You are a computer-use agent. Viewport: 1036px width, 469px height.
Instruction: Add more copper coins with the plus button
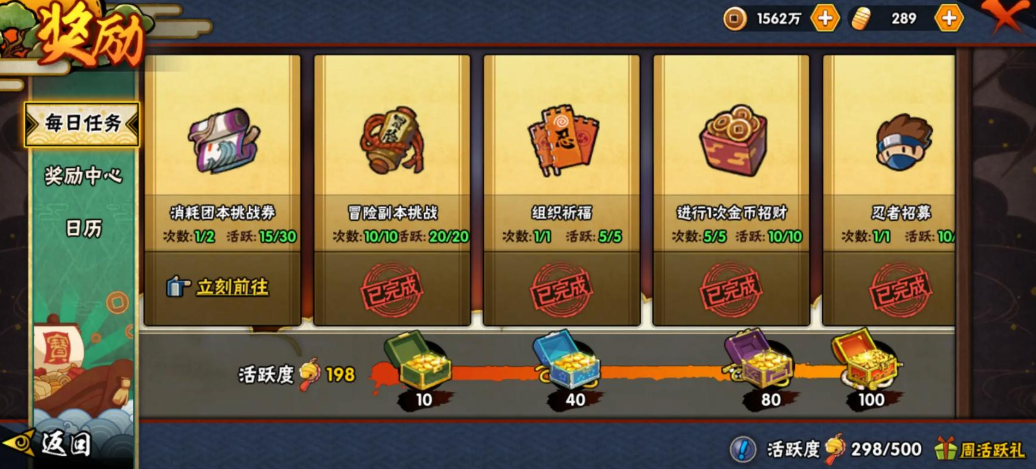tap(825, 18)
